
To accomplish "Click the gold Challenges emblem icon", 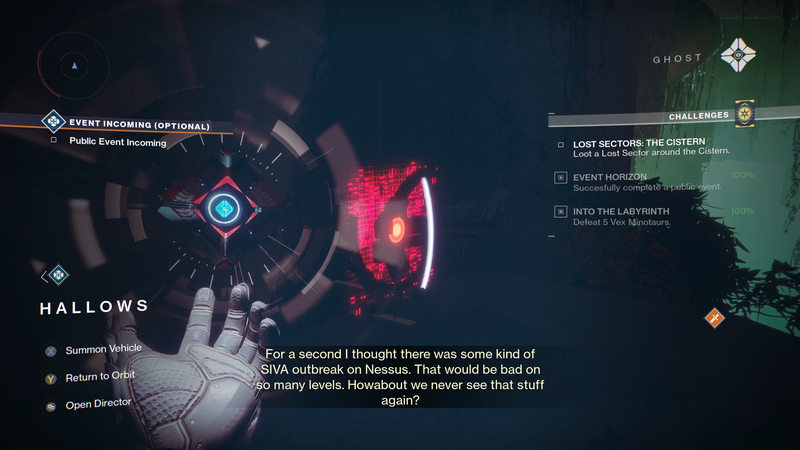I will [743, 115].
